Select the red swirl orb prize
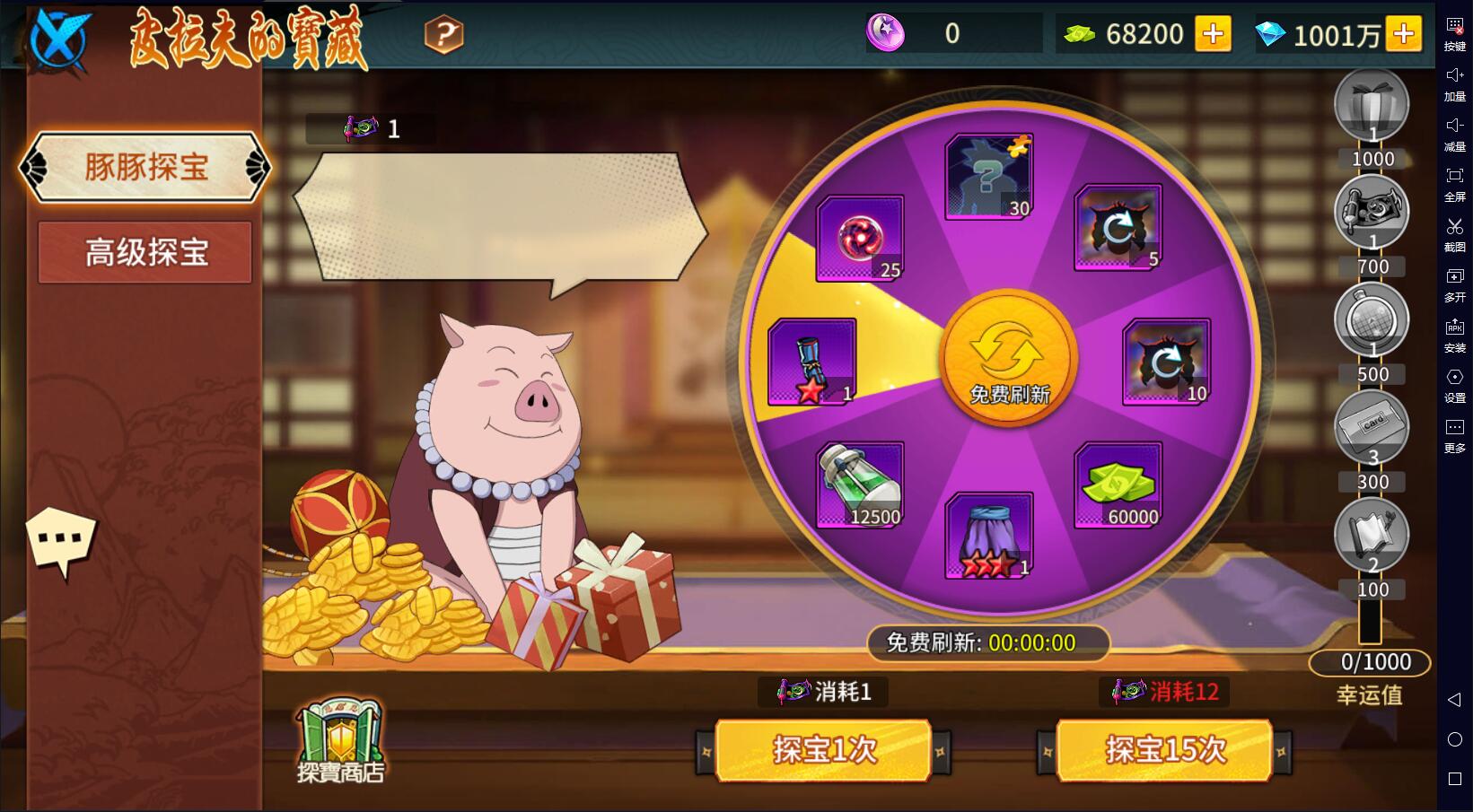The width and height of the screenshot is (1473, 812). (860, 239)
